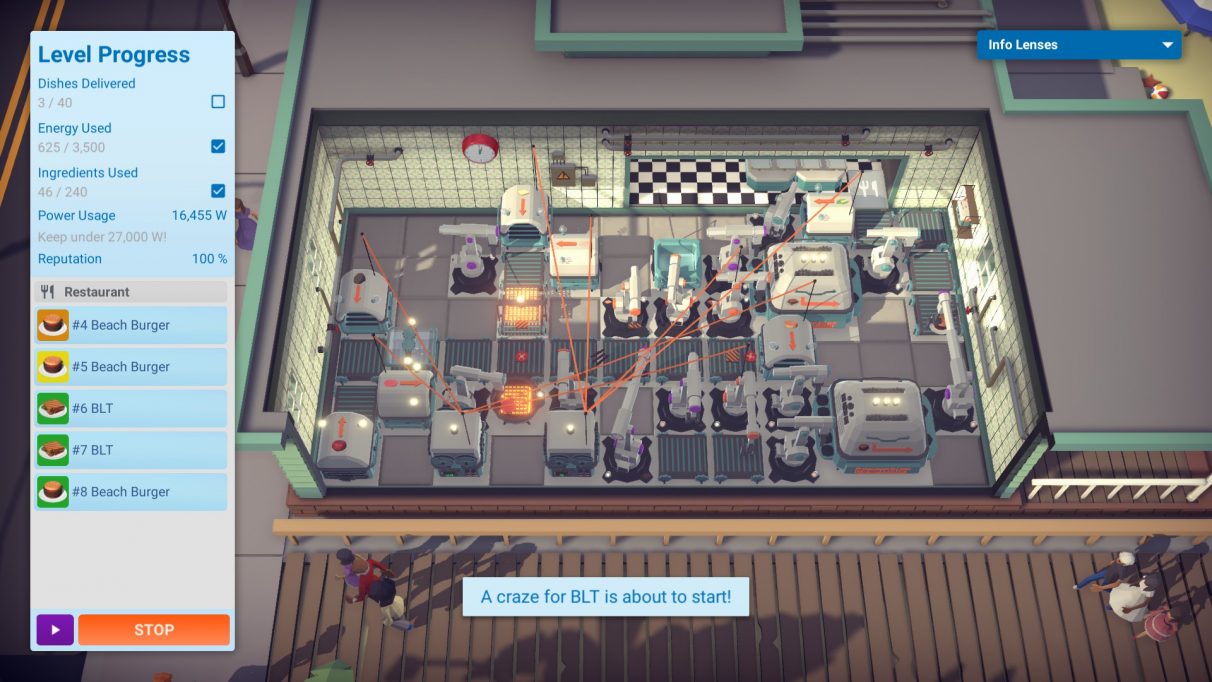The width and height of the screenshot is (1212, 682).
Task: Open the Info Lenses dropdown
Action: (x=1079, y=45)
